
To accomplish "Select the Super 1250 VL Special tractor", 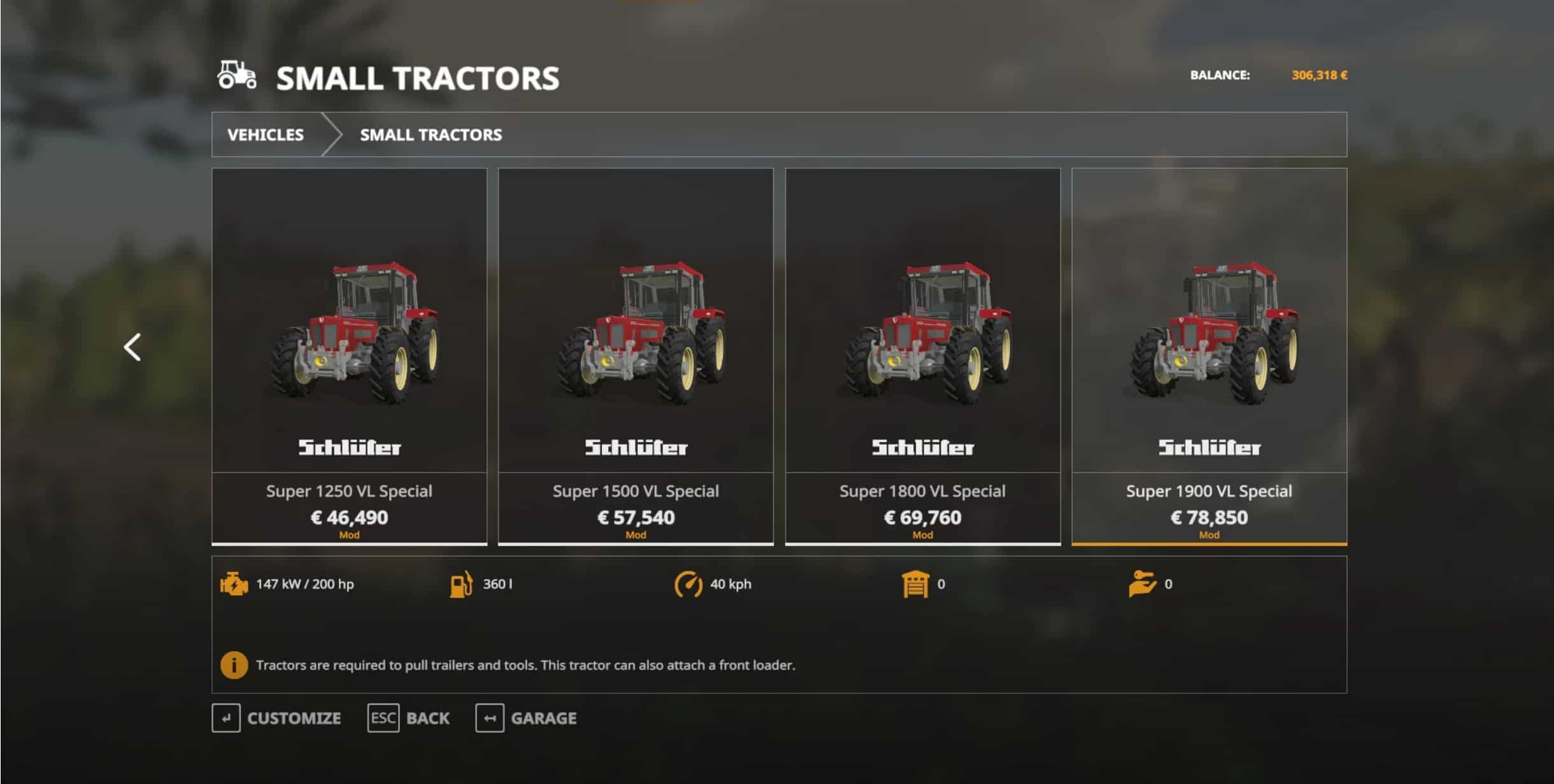I will [x=349, y=355].
